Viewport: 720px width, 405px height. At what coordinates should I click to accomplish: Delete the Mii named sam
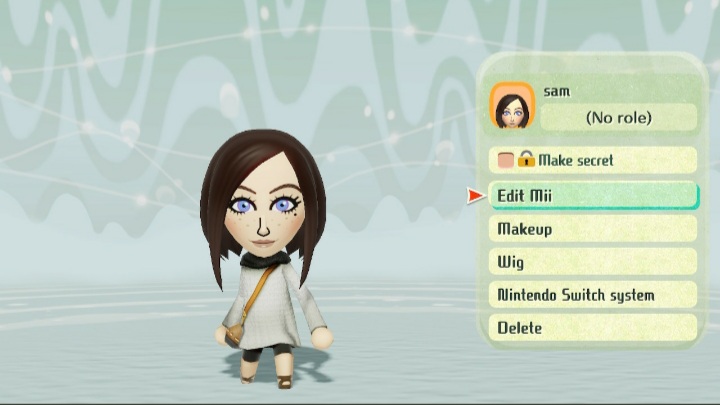point(593,327)
